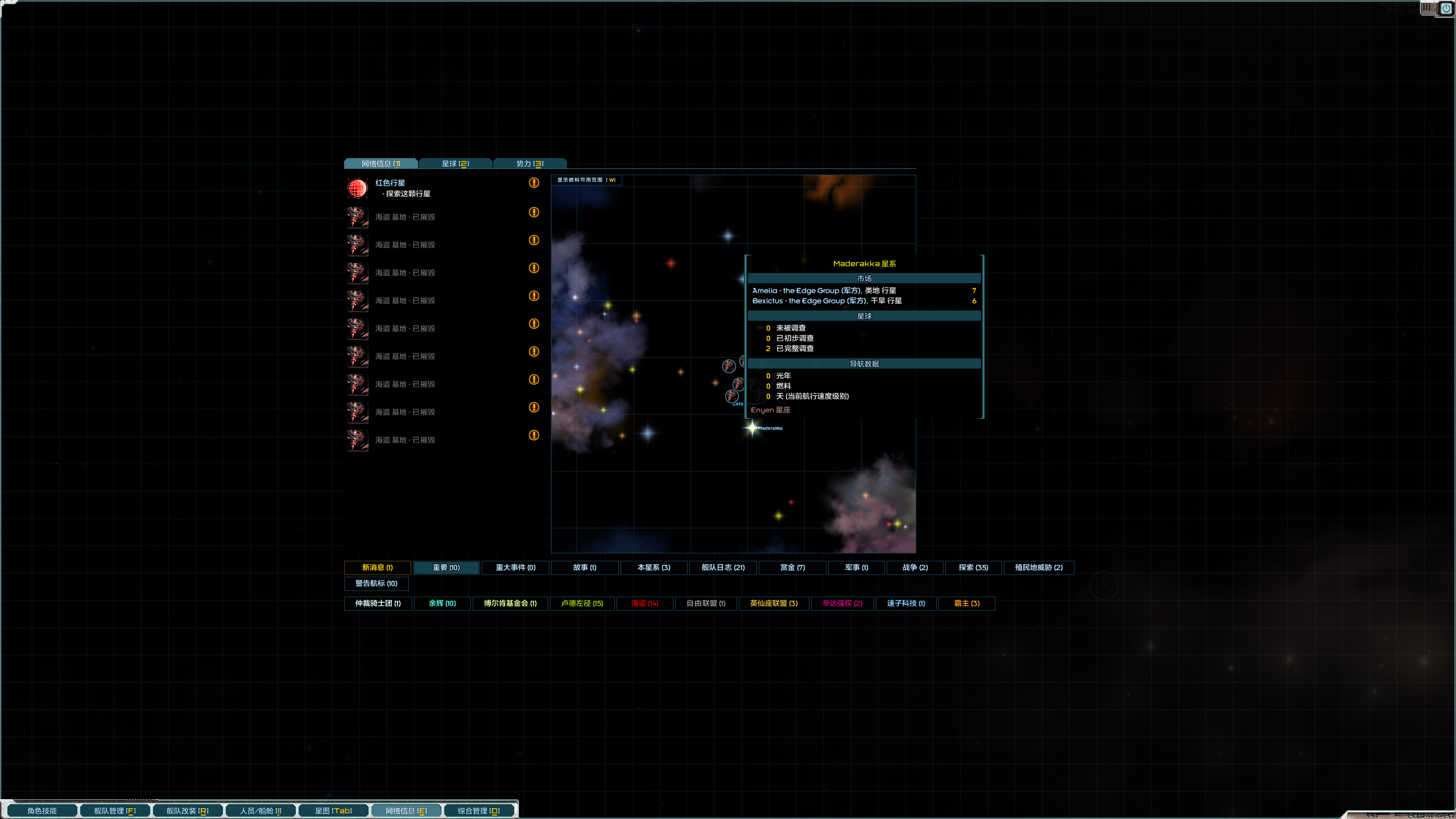Select the 警告航标 (10) filter

click(x=377, y=584)
